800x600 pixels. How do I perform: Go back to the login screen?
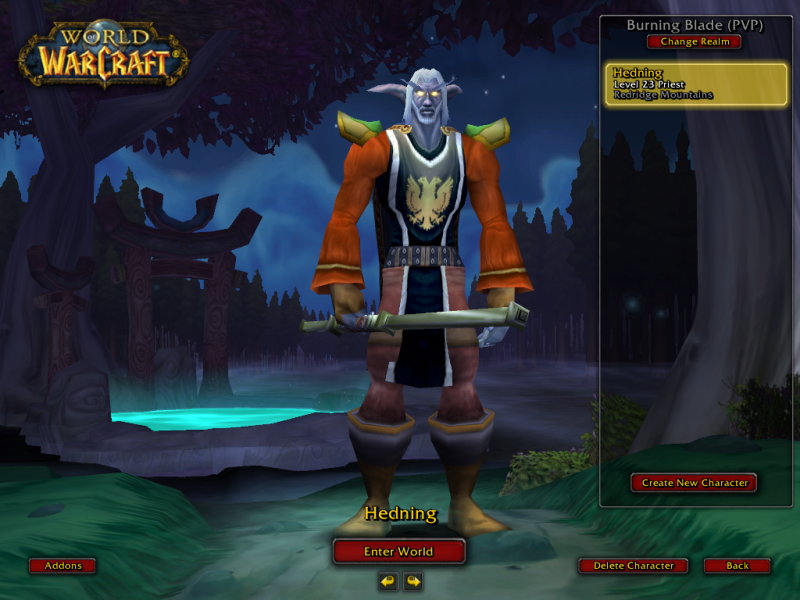pos(737,566)
